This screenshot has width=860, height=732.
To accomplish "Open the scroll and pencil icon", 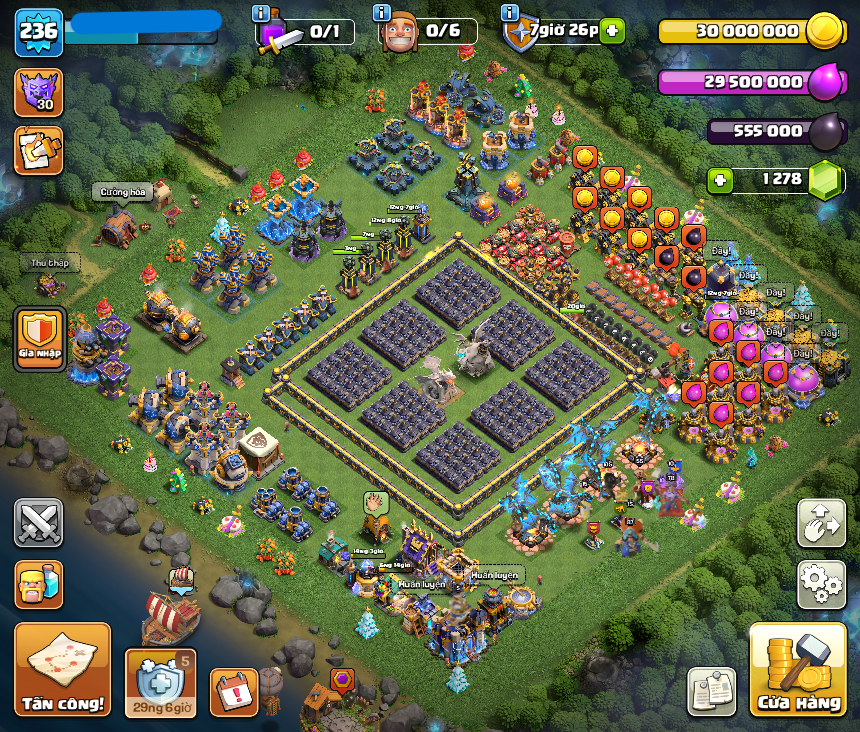I will click(x=39, y=150).
